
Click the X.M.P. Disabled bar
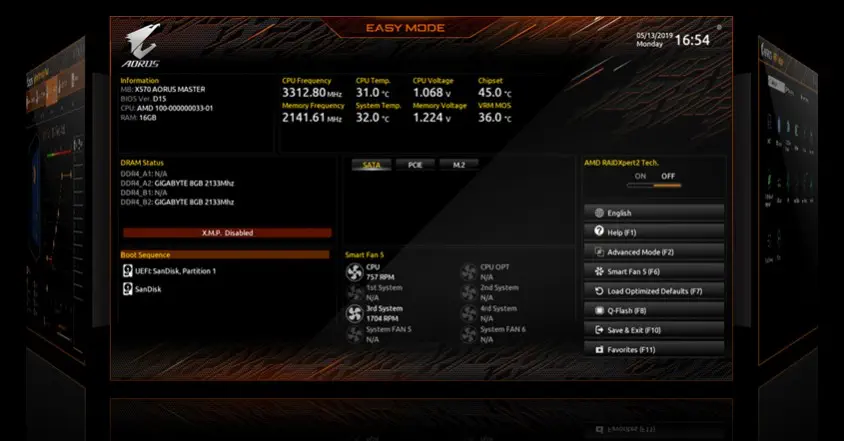point(225,232)
